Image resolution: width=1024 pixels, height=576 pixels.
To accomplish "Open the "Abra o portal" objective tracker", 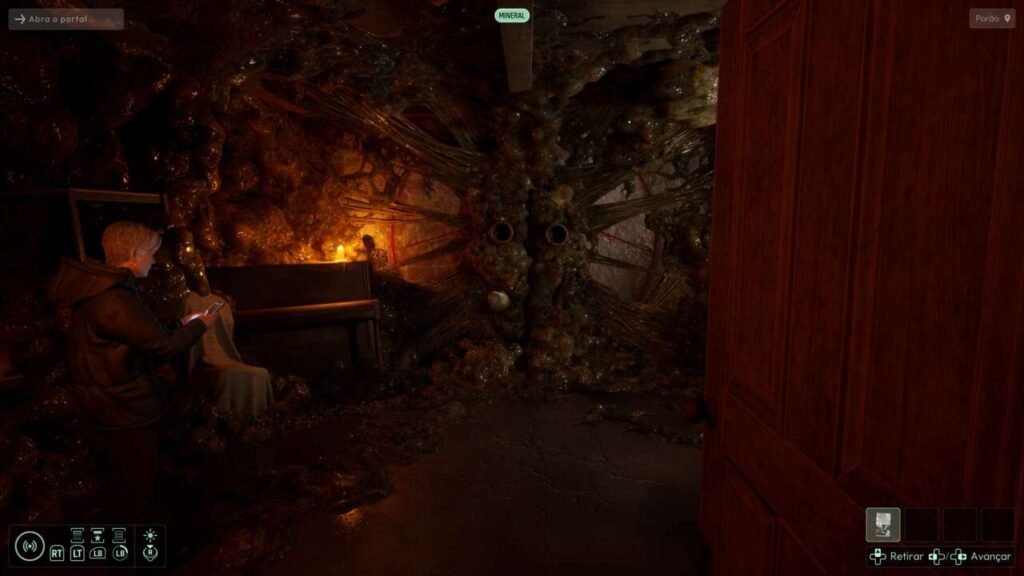I will (x=66, y=19).
